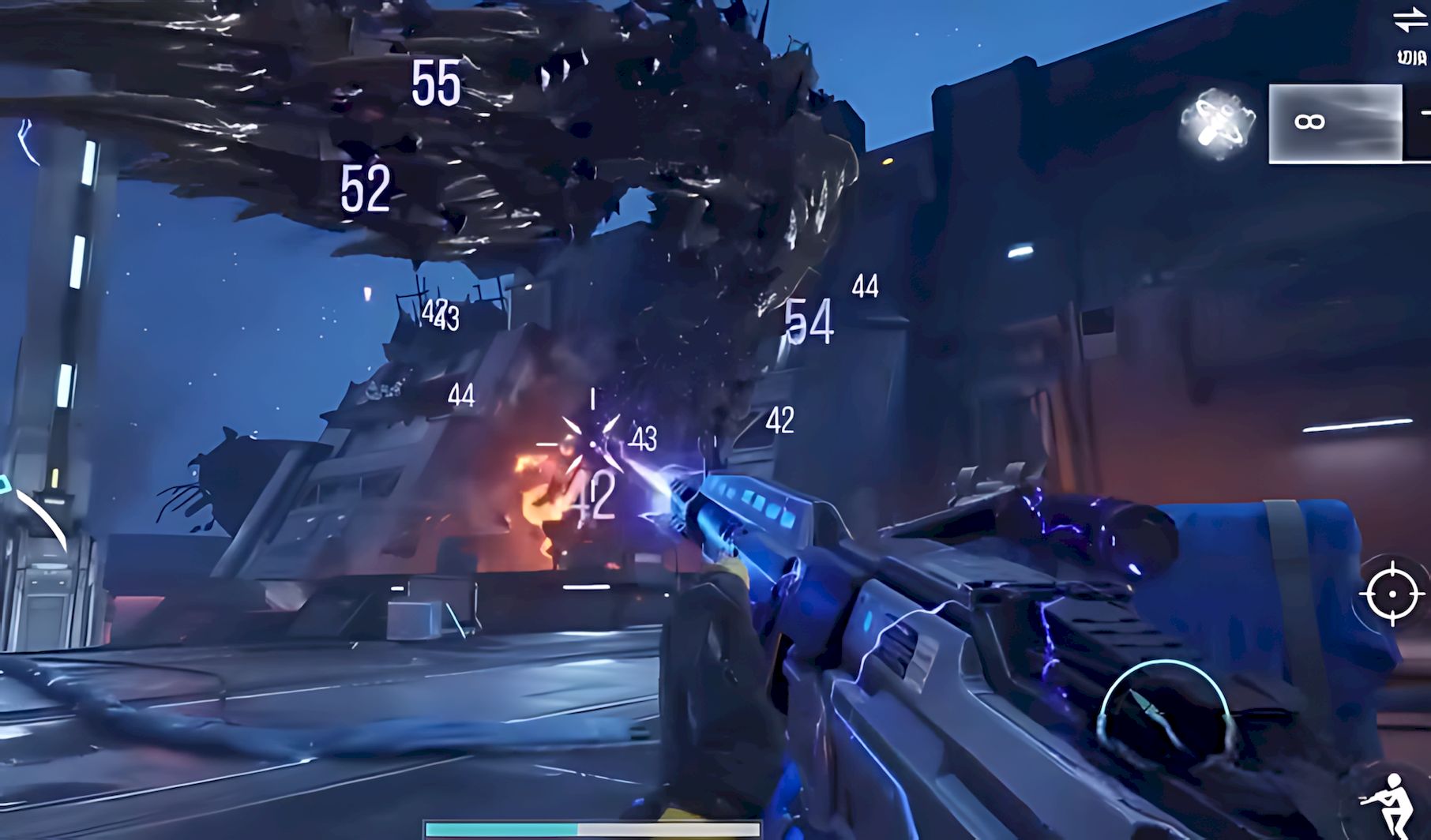Tap the weapon swap arrows
The height and width of the screenshot is (840, 1431).
coord(1410,21)
